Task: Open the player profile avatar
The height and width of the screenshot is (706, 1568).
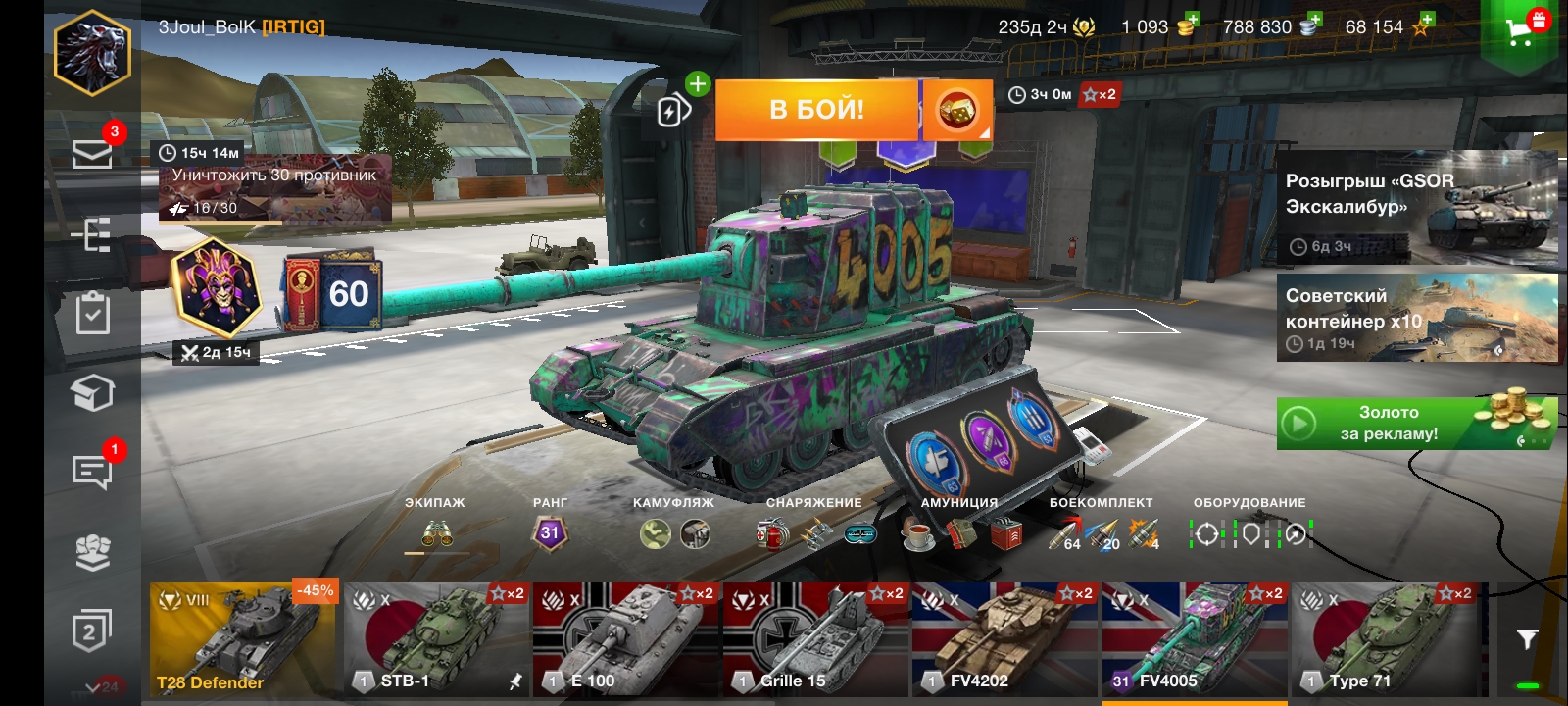Action: click(x=92, y=53)
